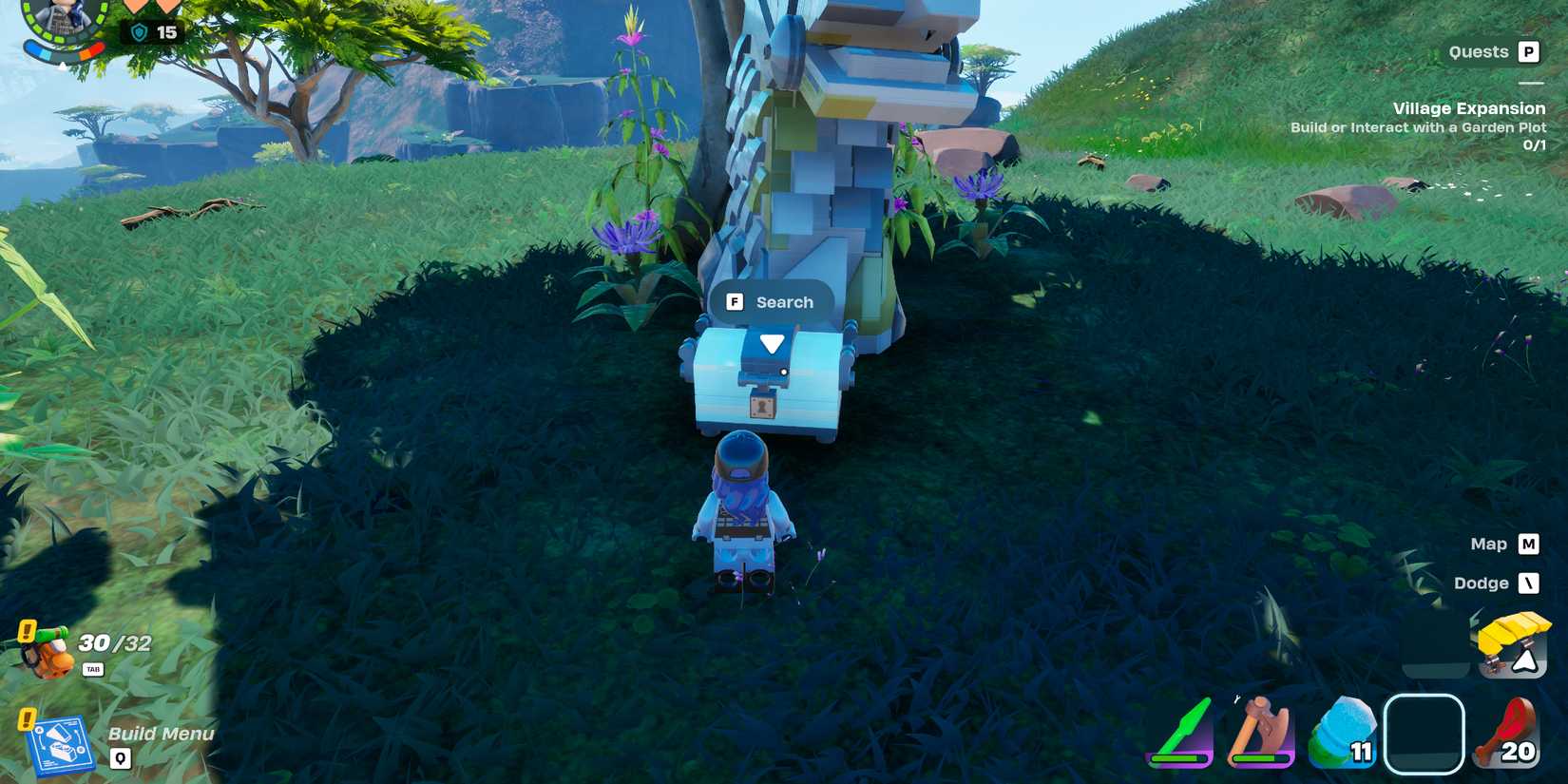This screenshot has height=784, width=1568.
Task: Open the blueprint Build Menu icon
Action: (x=63, y=745)
